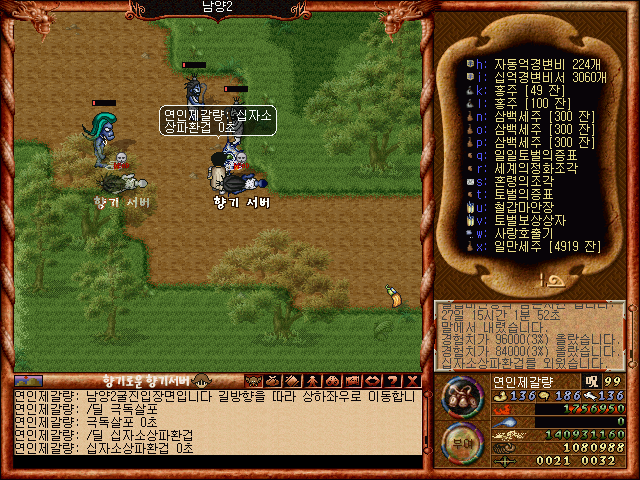This screenshot has width=640, height=480.
Task: Click the X icon on the toolbar
Action: pos(413,381)
